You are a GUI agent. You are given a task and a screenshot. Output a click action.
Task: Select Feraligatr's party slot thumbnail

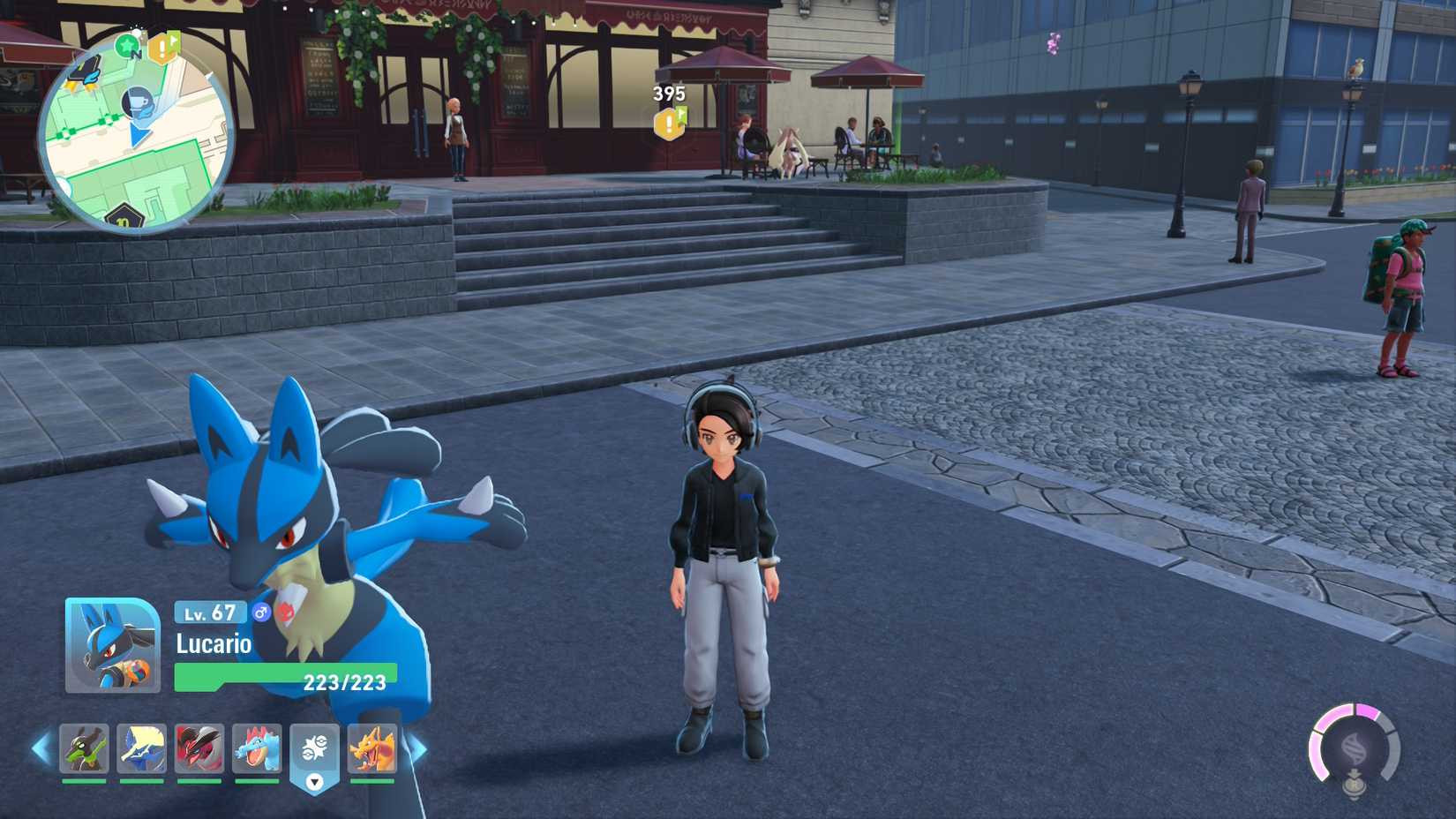pyautogui.click(x=257, y=747)
